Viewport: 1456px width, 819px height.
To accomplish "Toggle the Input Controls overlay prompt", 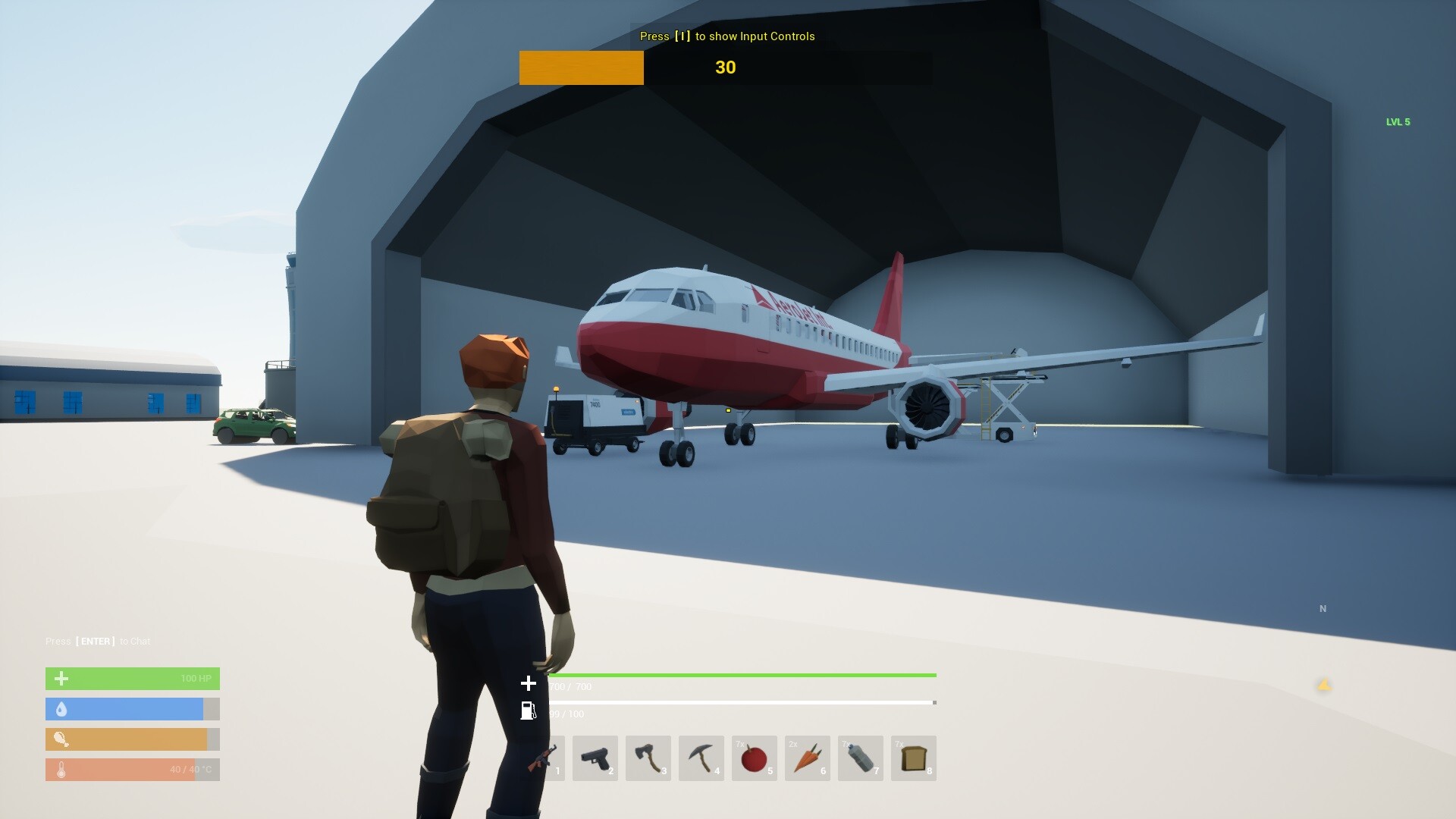I will (x=726, y=36).
